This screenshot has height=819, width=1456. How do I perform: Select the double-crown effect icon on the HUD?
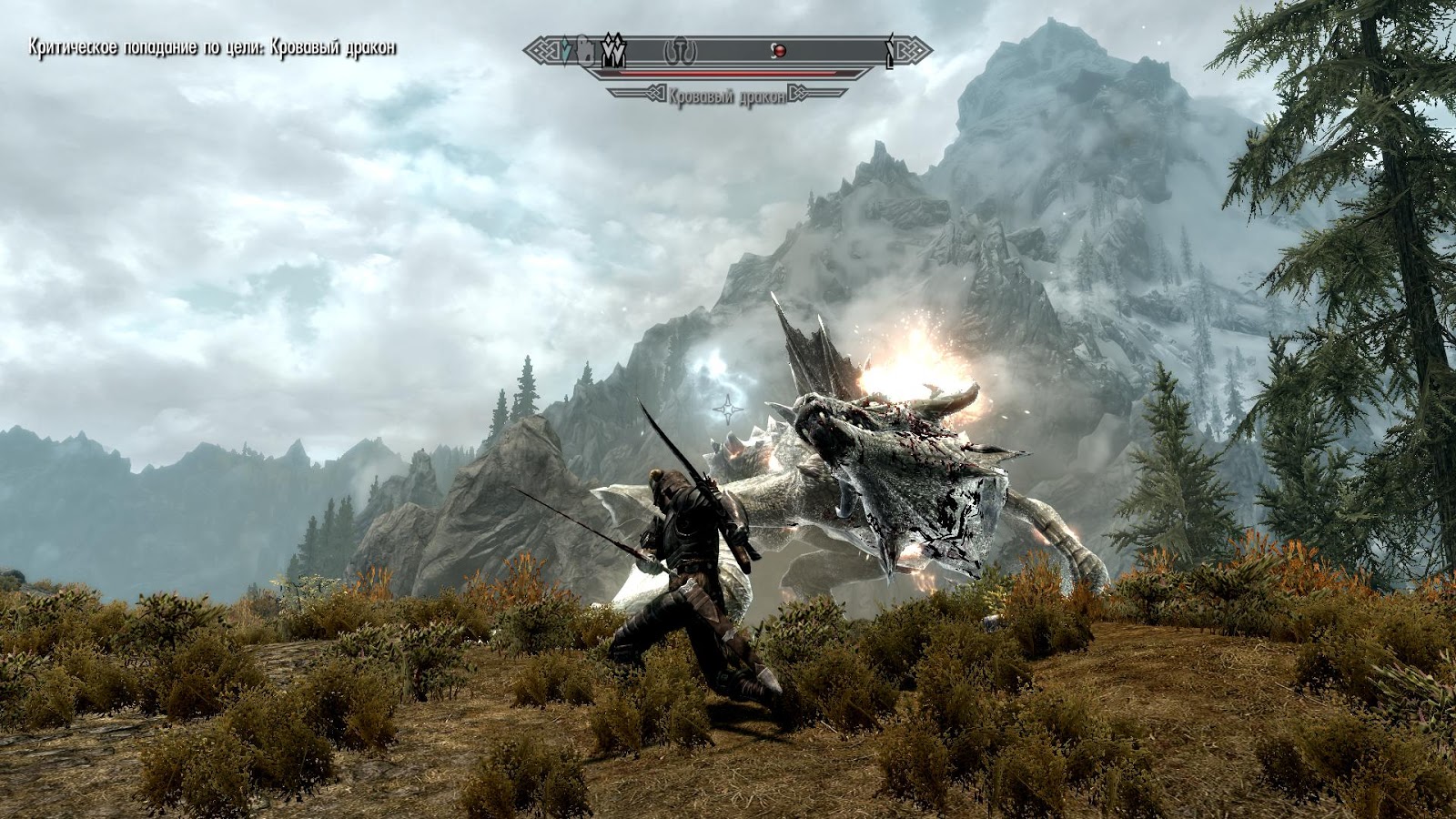[x=614, y=50]
